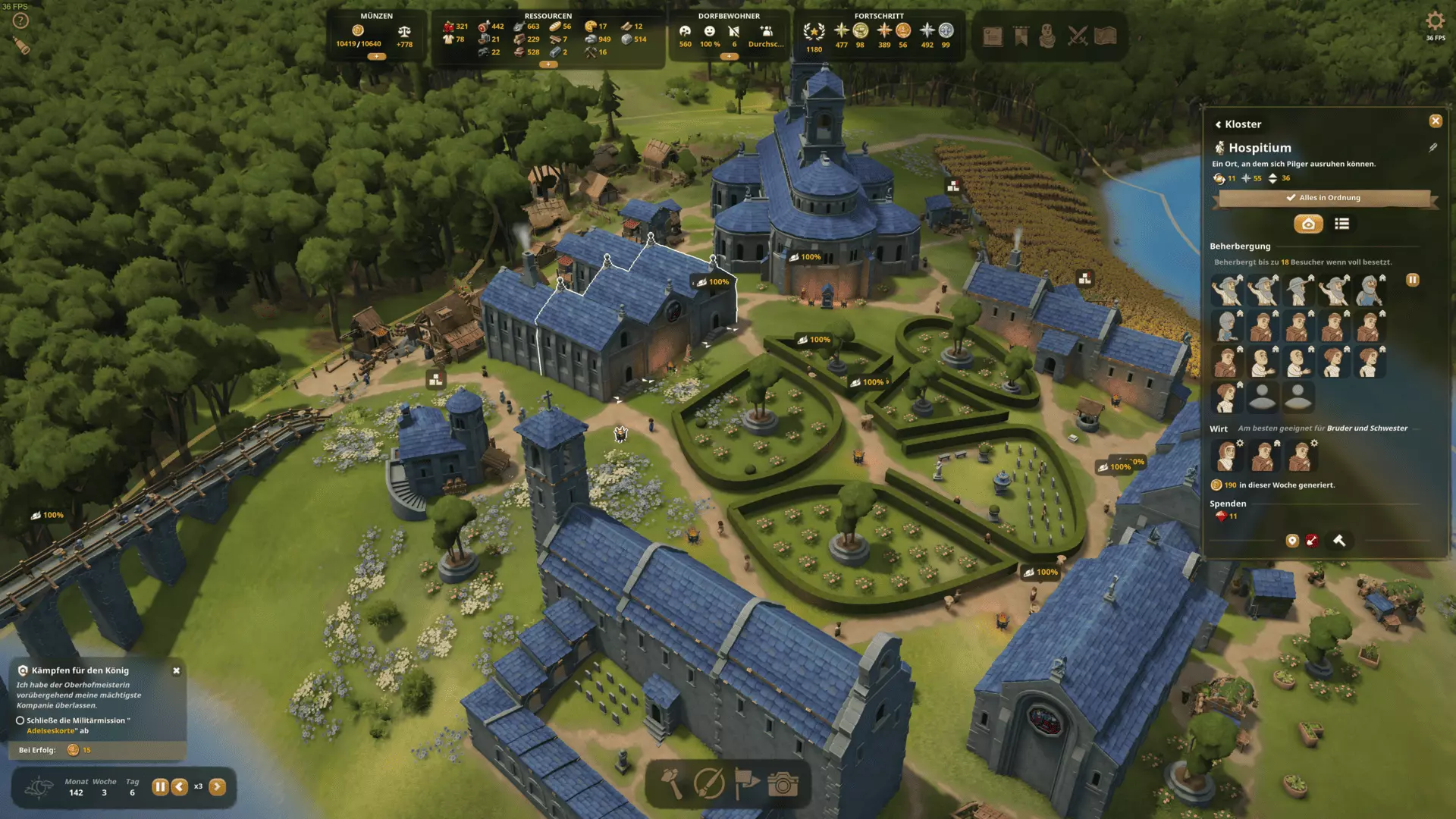Rename the Hospitium with the quill icon
The image size is (1456, 819).
pyautogui.click(x=1432, y=148)
